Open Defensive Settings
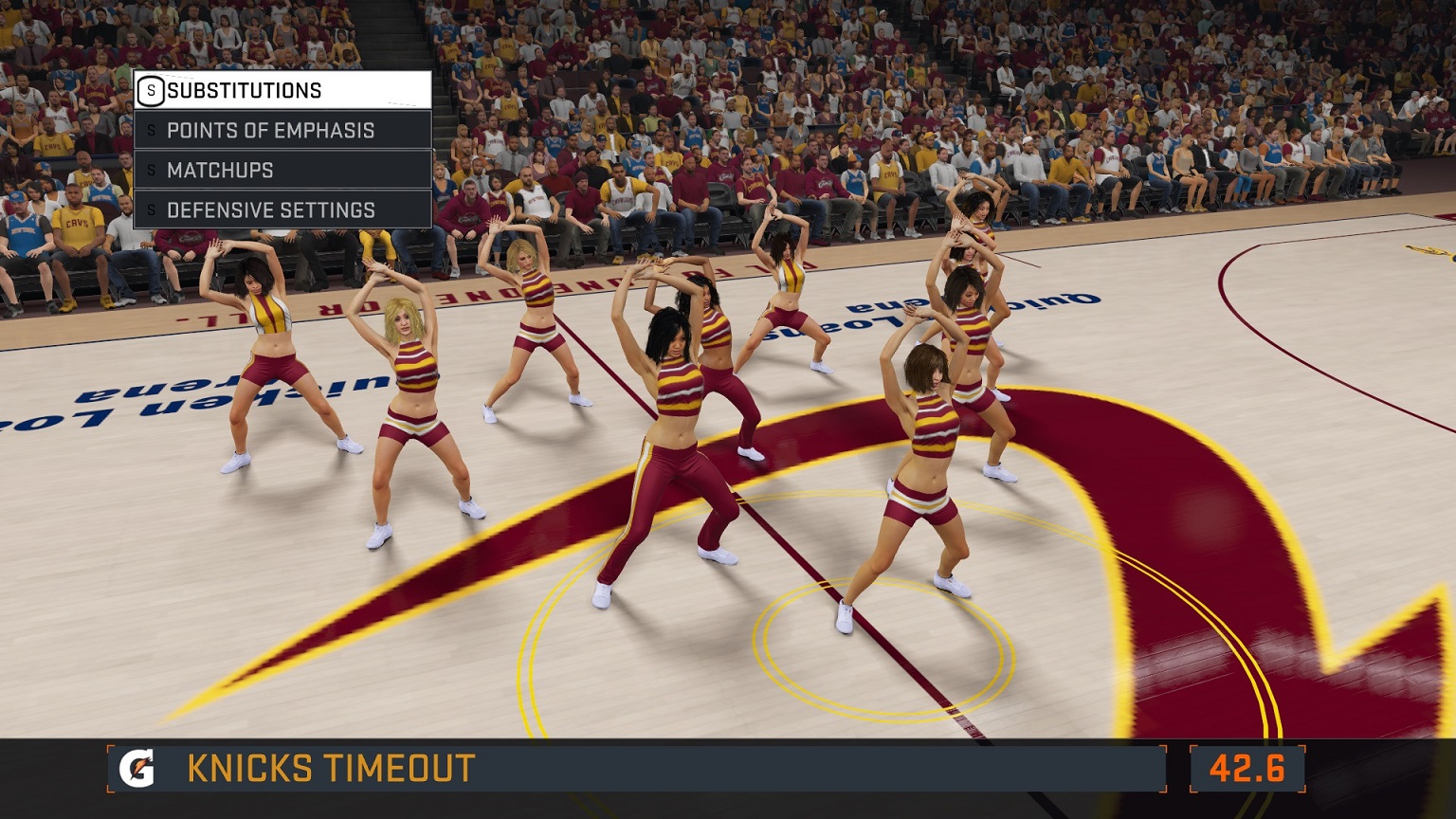 pyautogui.click(x=282, y=210)
